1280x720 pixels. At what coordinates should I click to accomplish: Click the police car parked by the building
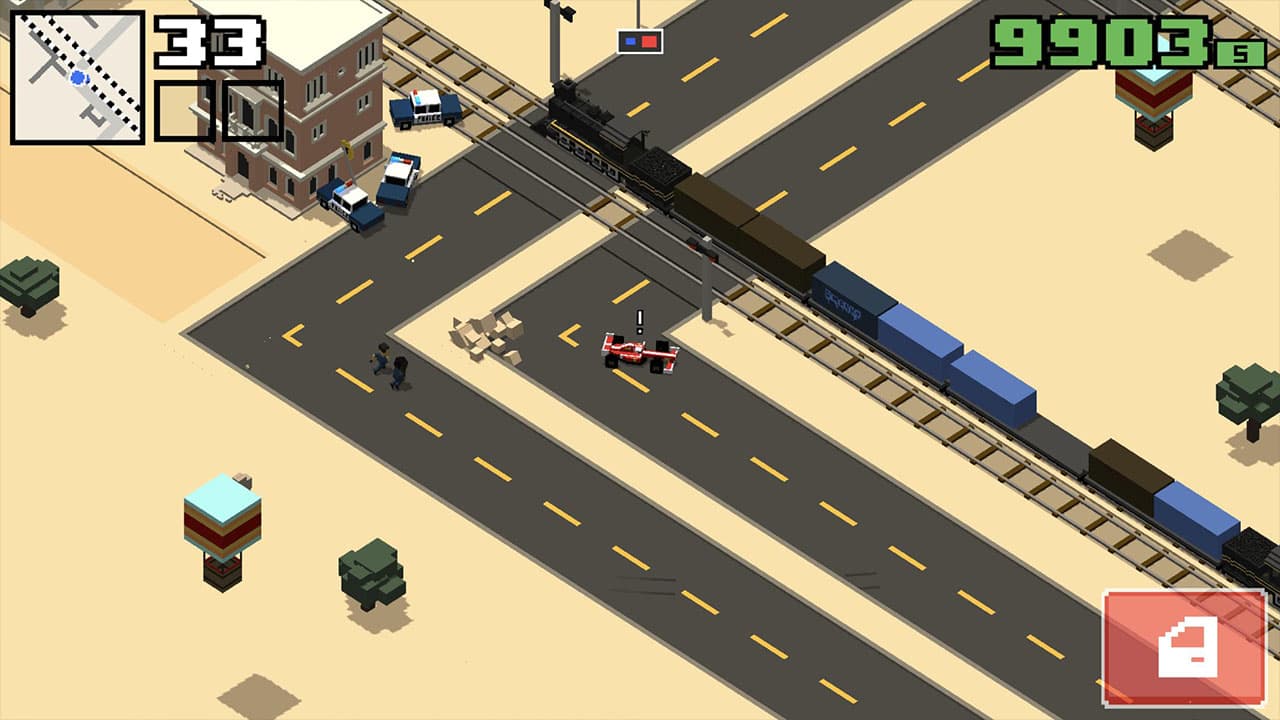coord(345,200)
